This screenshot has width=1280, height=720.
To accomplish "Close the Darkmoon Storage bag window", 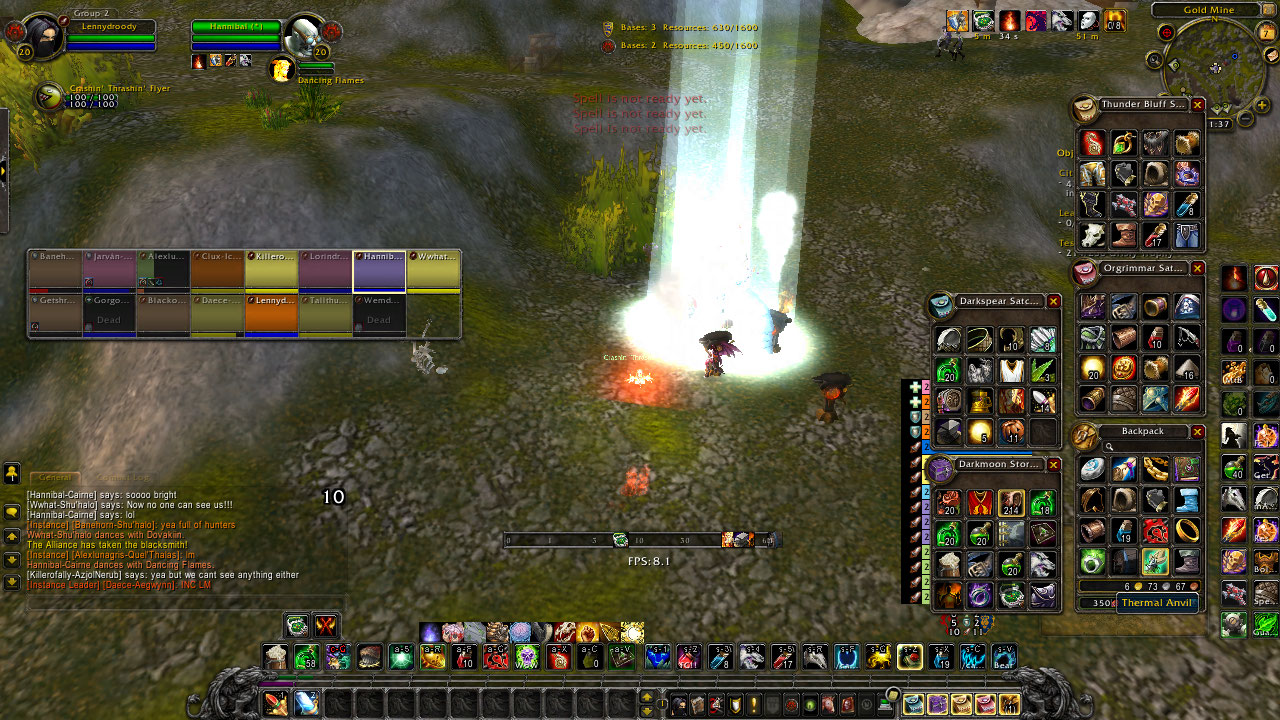I will pyautogui.click(x=1053, y=464).
